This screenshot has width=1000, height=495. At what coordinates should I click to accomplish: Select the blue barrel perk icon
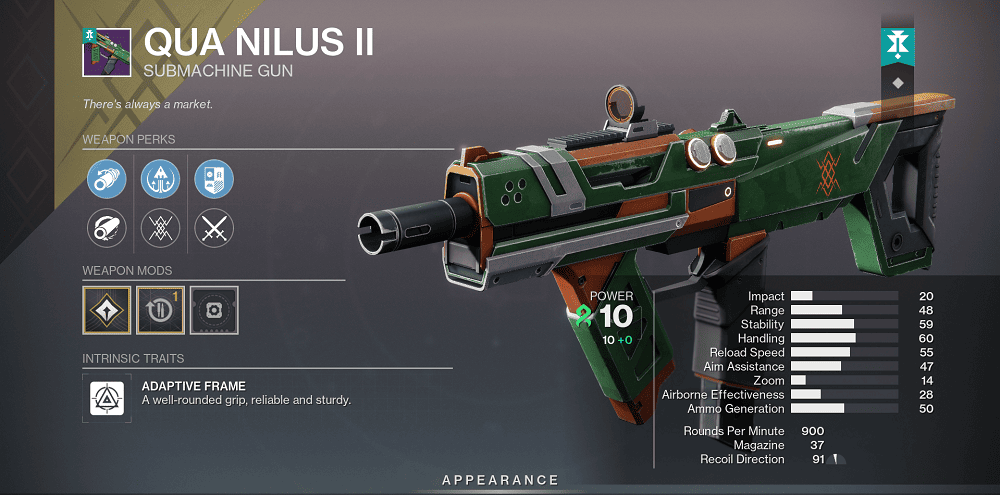coord(106,179)
